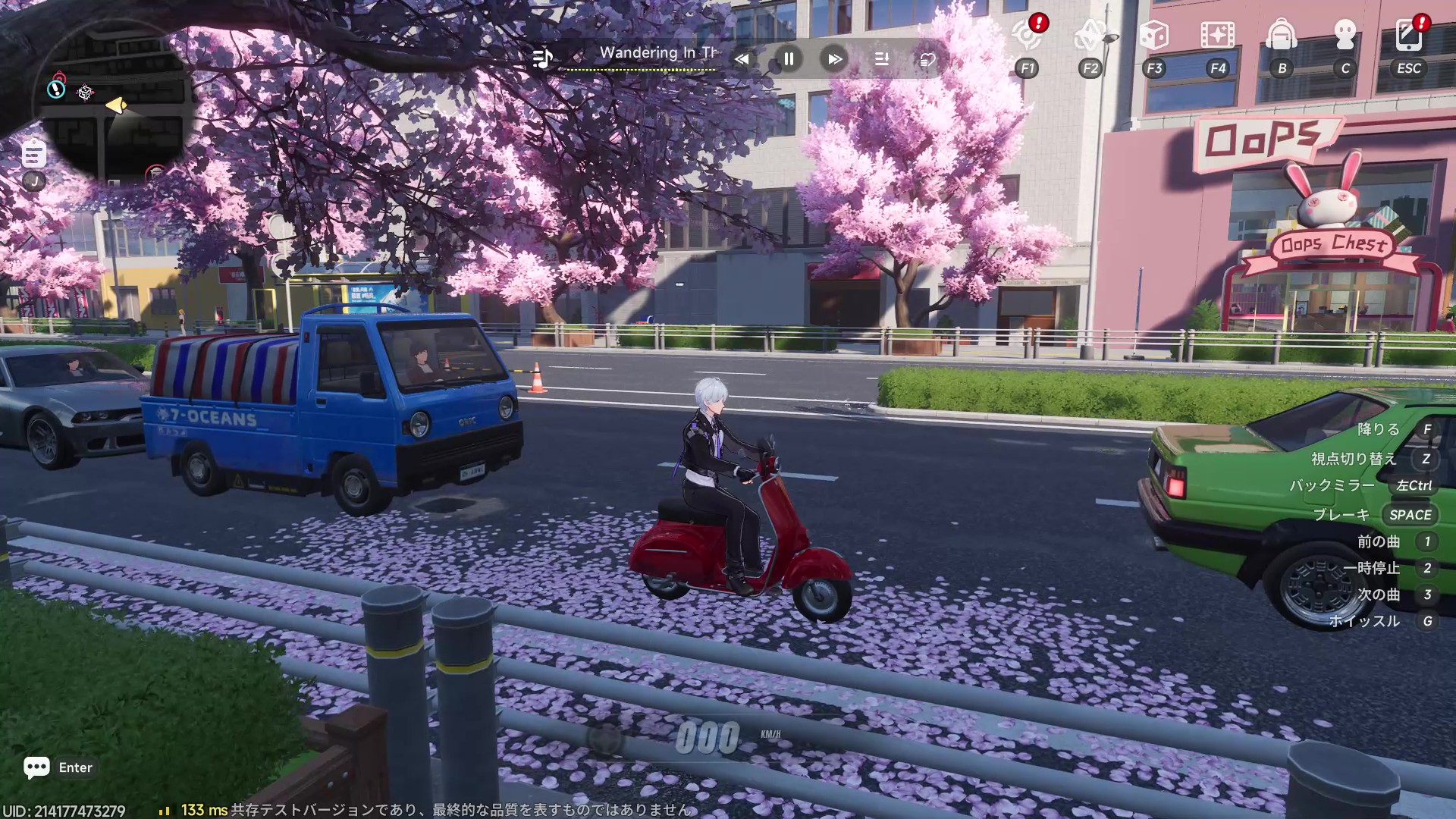Open the diamond emblem menu above F2

coord(1090,35)
